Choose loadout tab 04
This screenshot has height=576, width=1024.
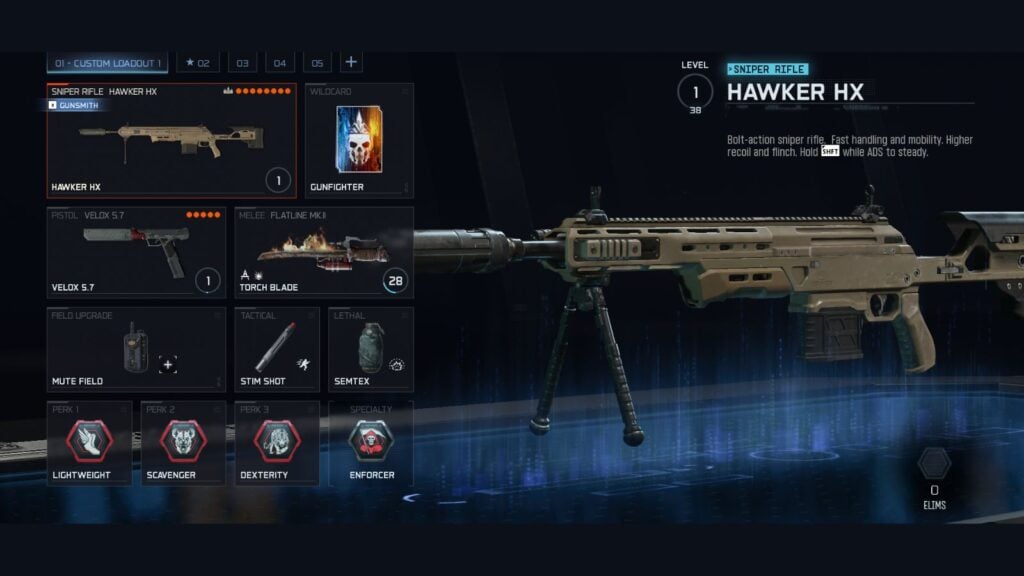[x=280, y=63]
